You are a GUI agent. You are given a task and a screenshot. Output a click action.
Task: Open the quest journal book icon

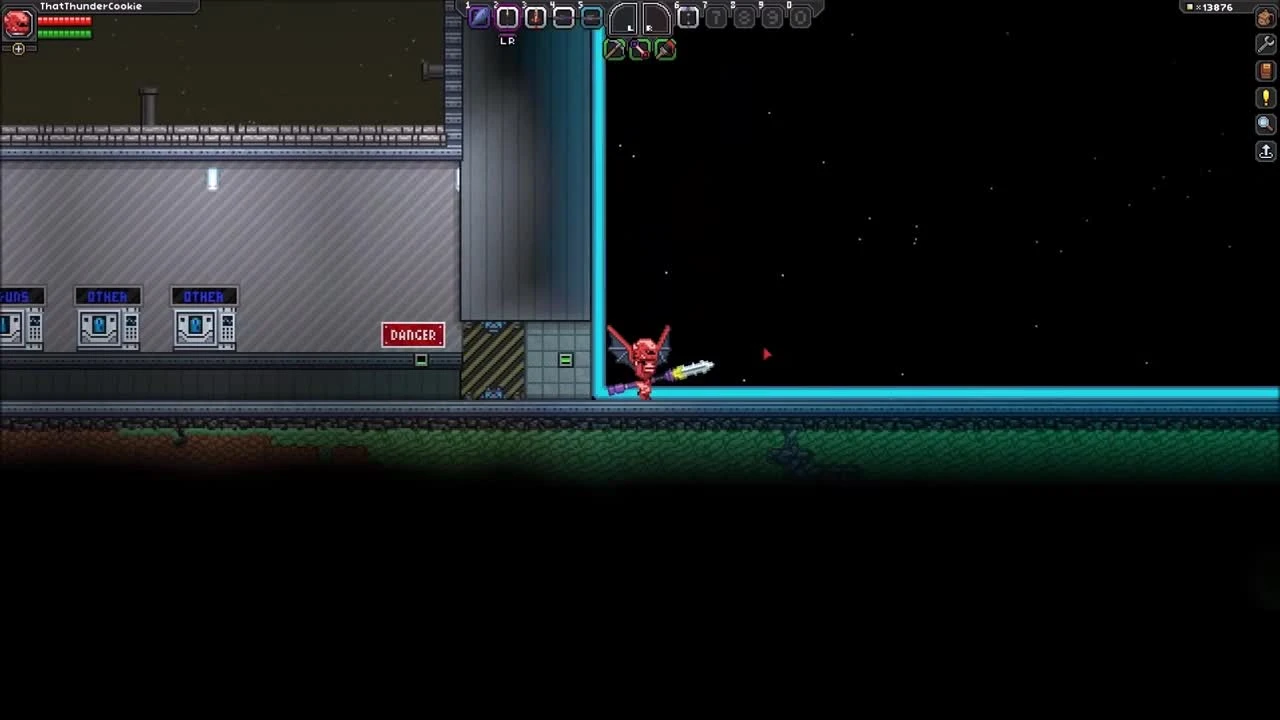1264,71
